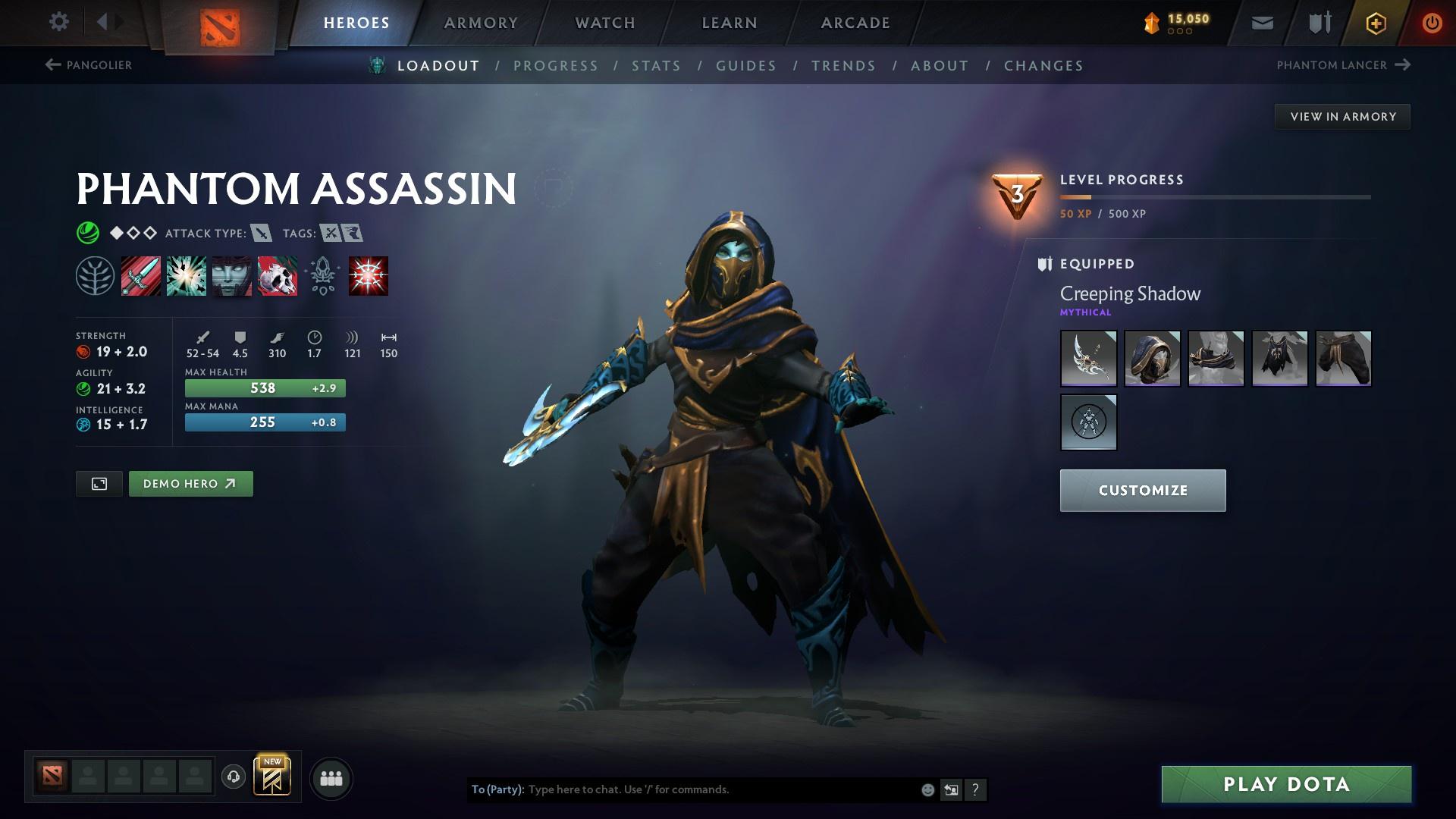
Task: Click the skull ability icon
Action: [x=277, y=276]
